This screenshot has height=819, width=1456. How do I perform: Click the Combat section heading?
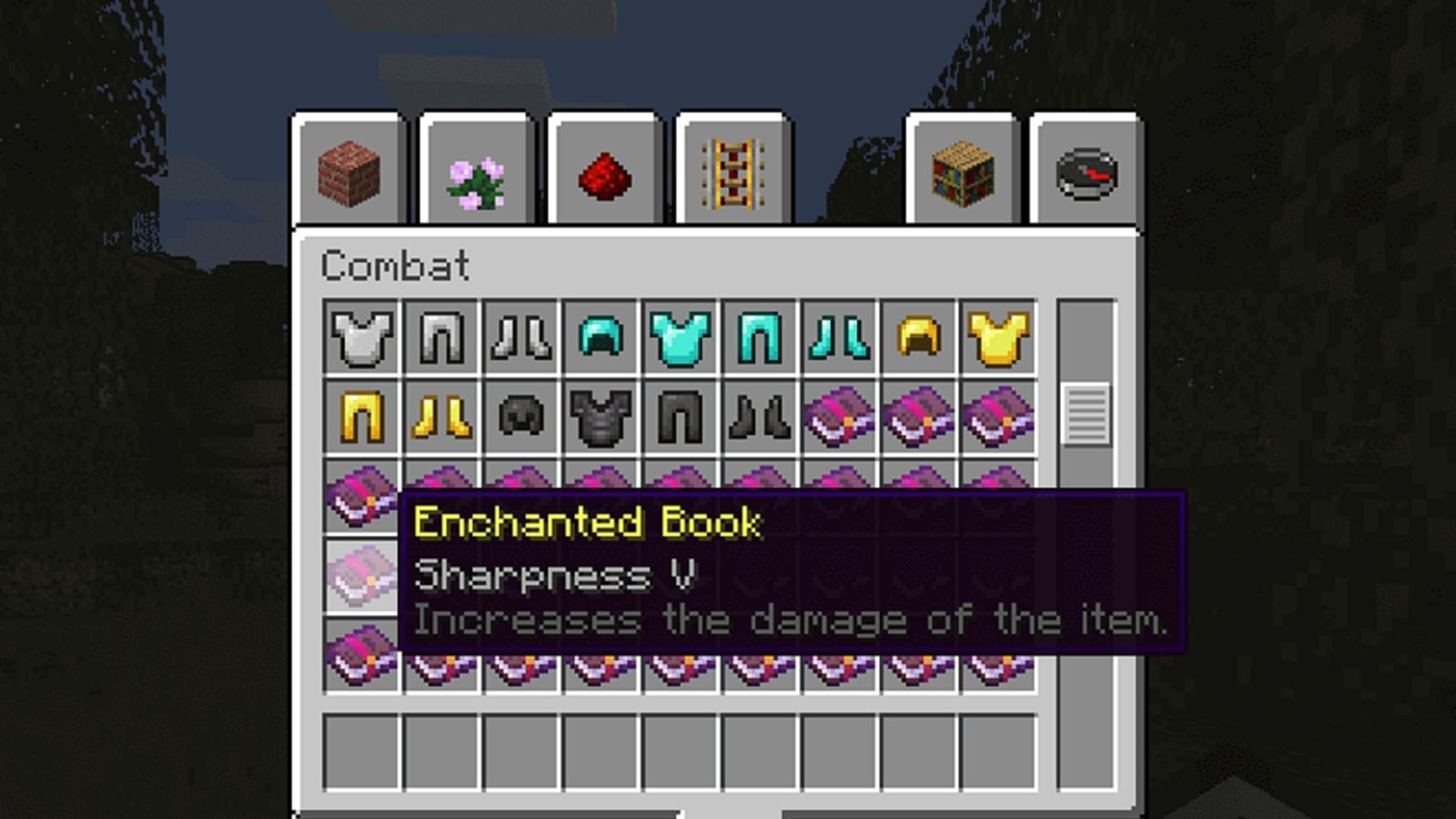click(396, 266)
